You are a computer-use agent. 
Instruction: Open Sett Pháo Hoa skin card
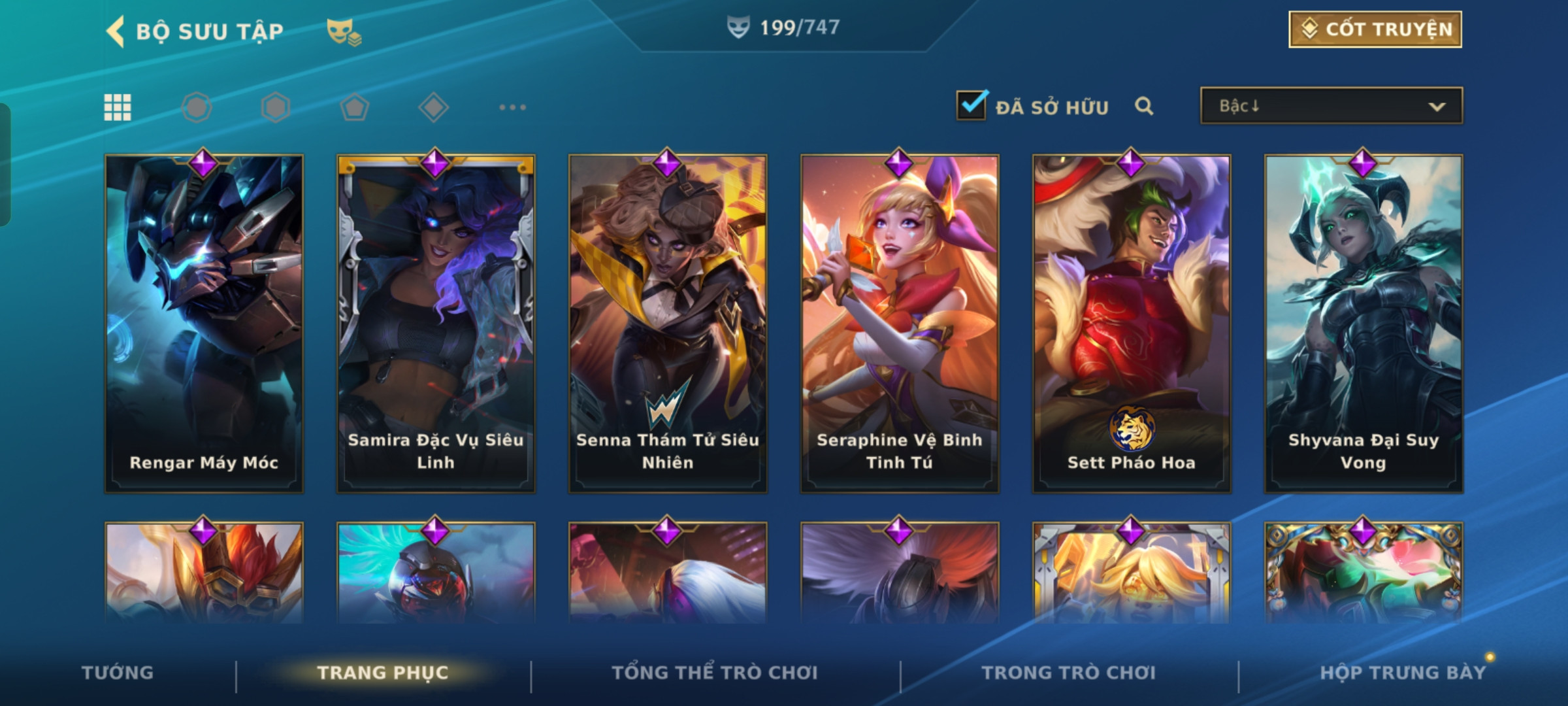(x=1132, y=324)
